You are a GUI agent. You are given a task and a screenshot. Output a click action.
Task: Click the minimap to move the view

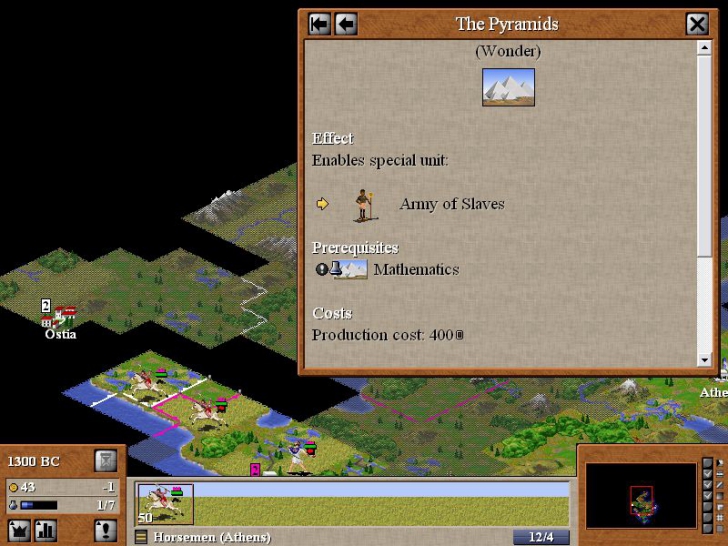tap(640, 494)
